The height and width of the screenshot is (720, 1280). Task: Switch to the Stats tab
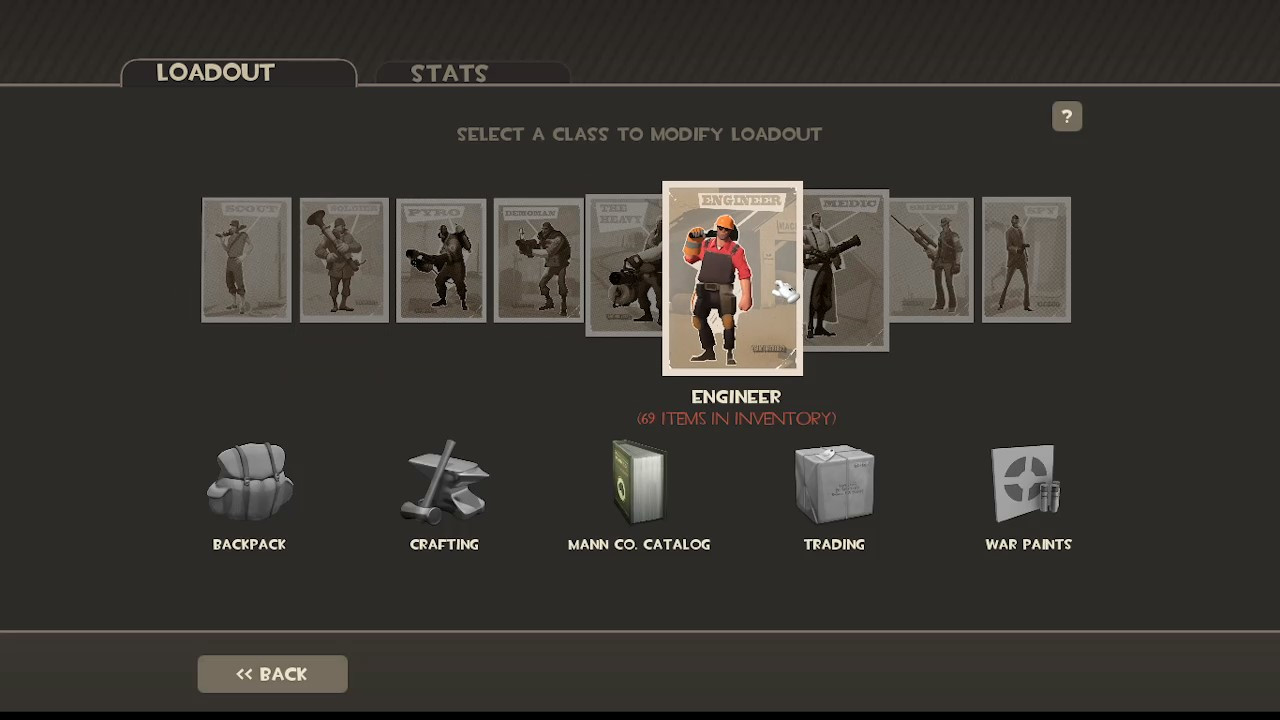pyautogui.click(x=449, y=73)
